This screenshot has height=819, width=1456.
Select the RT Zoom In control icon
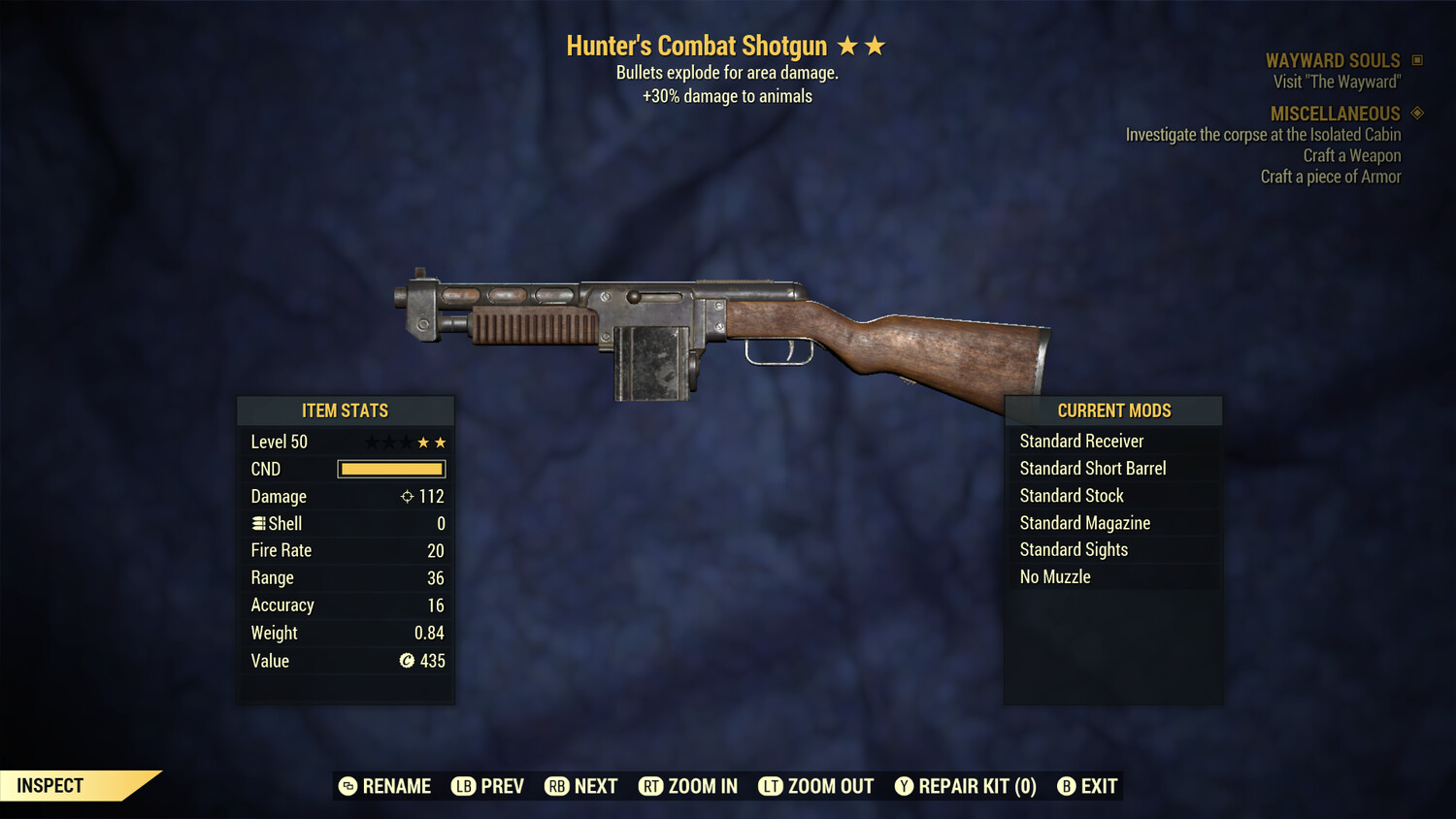click(x=651, y=786)
